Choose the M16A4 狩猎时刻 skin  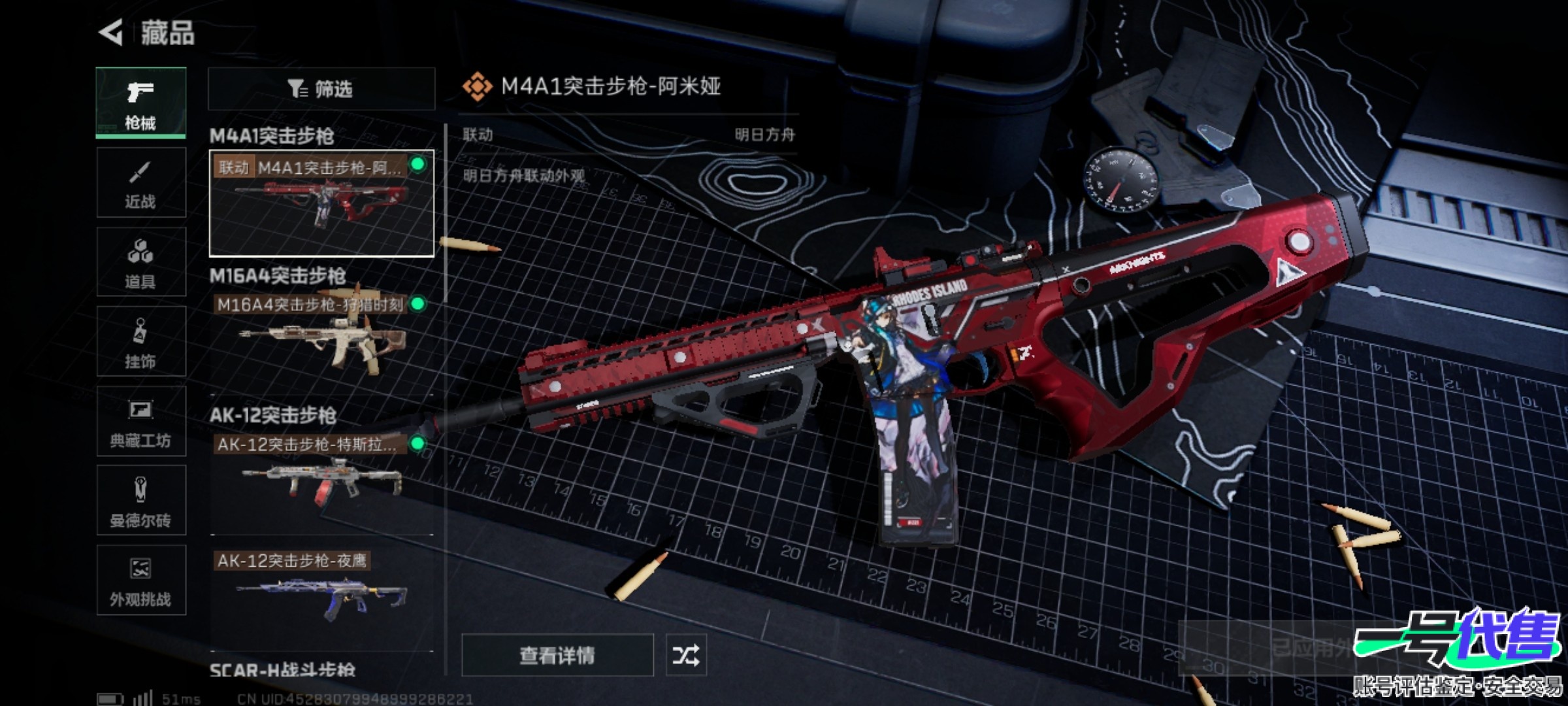[321, 337]
